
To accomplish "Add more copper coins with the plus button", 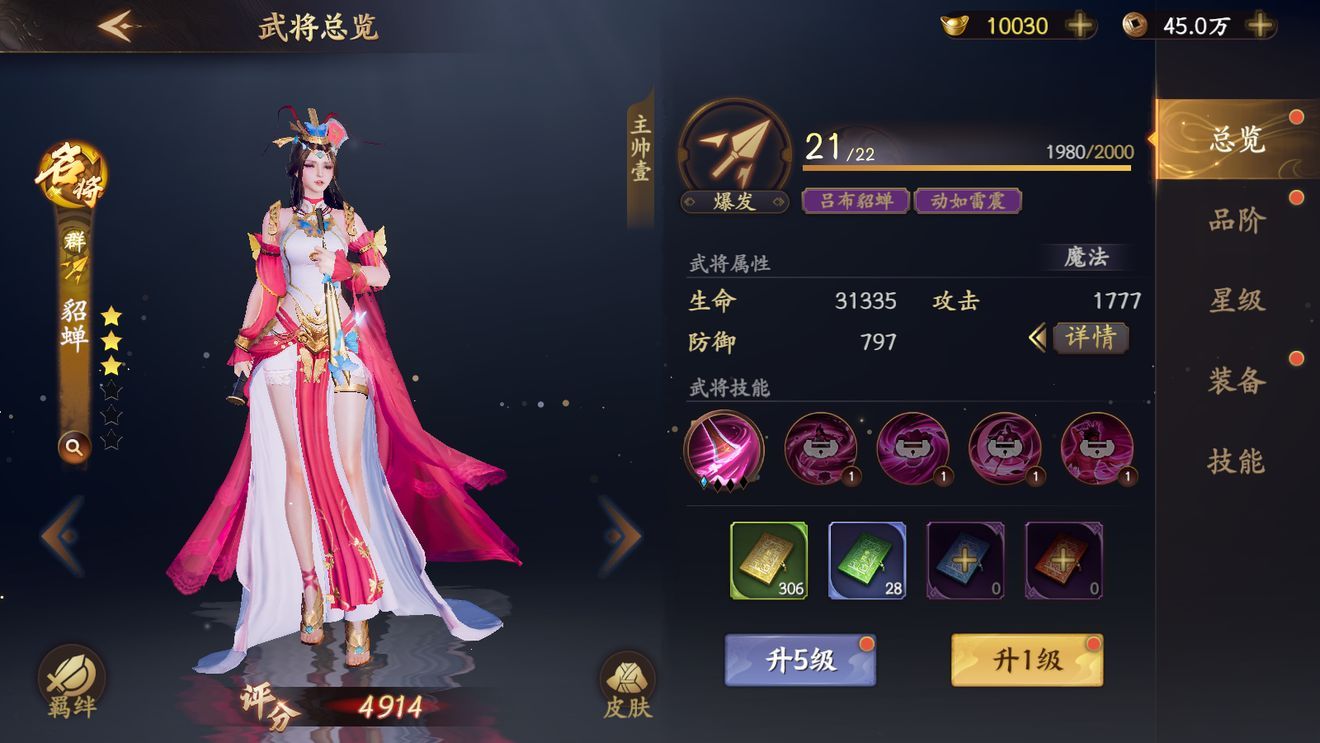I will click(1260, 26).
